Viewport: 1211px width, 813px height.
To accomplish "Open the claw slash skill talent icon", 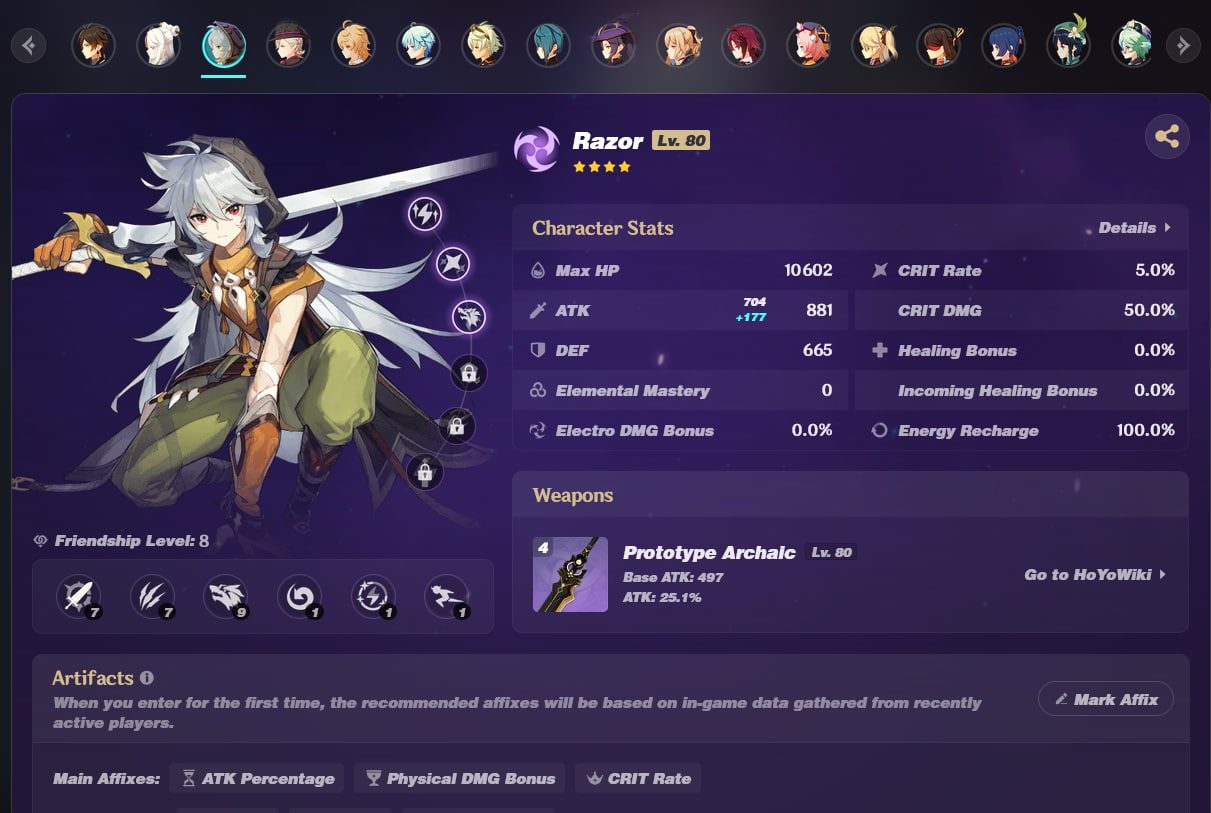I will click(152, 596).
